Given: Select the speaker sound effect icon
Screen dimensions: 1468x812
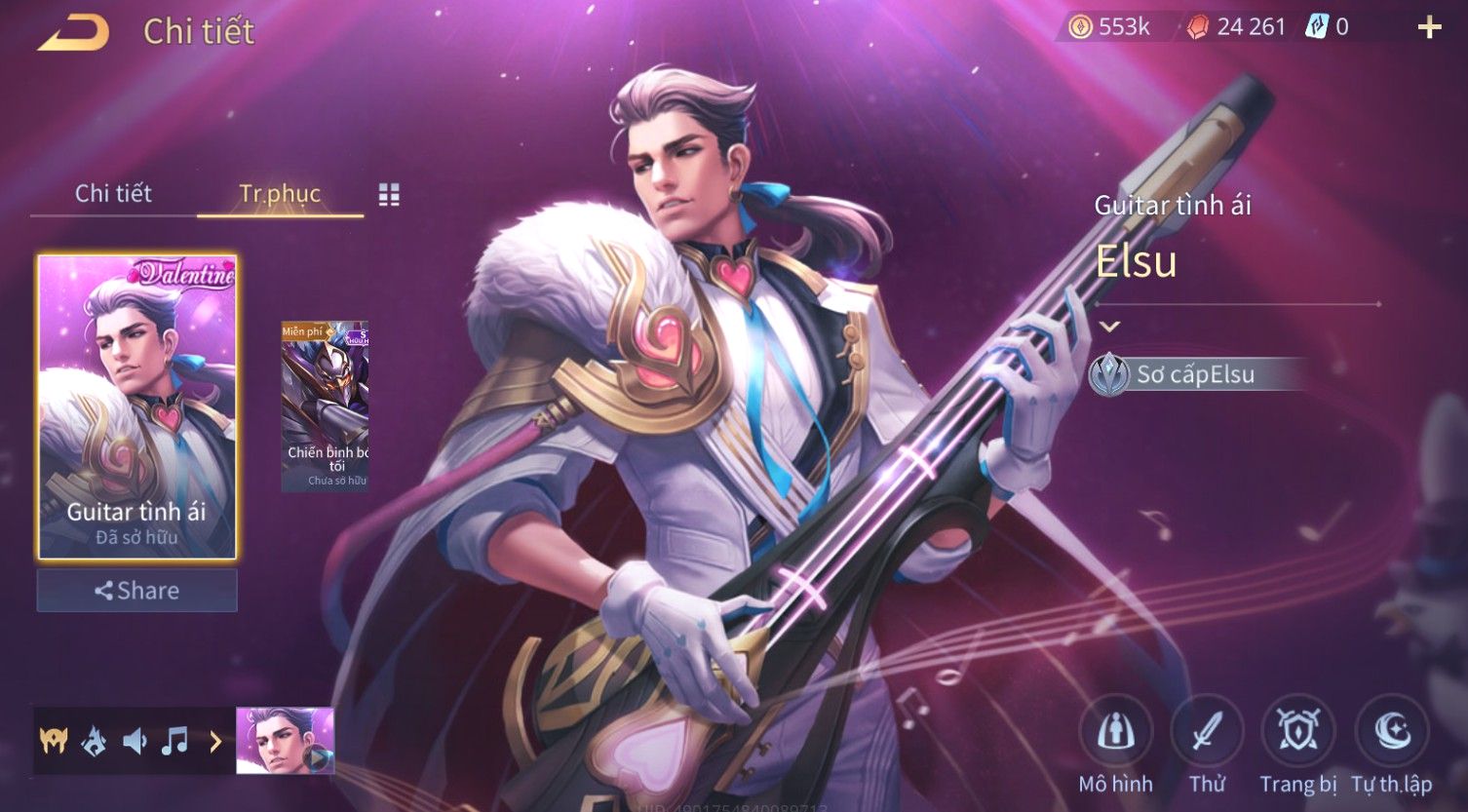Looking at the screenshot, I should pos(135,742).
